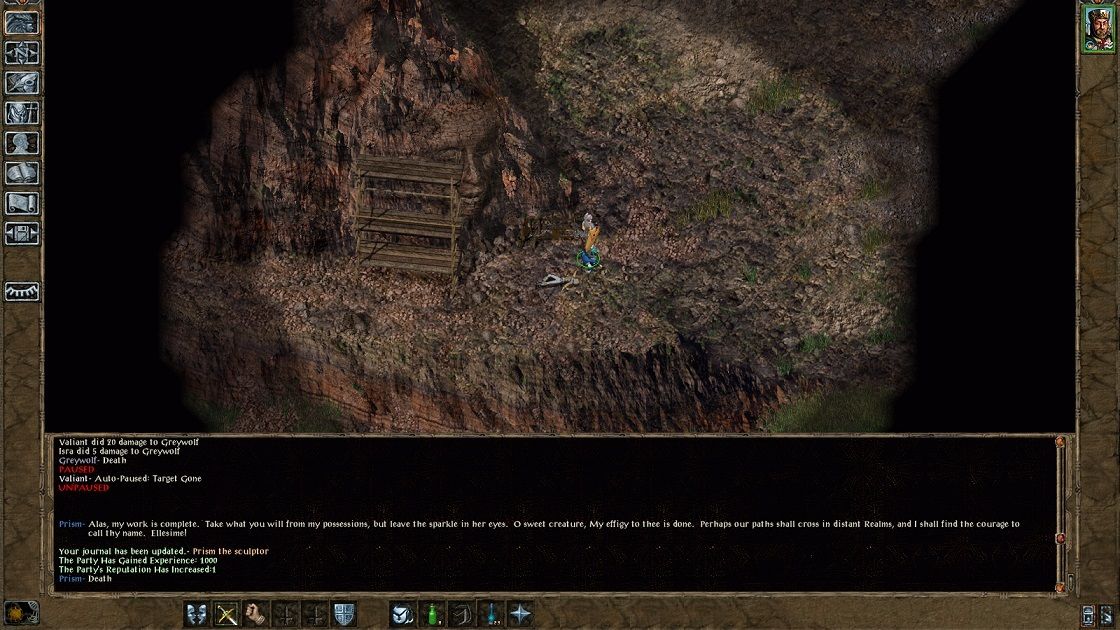1120x630 pixels.
Task: Open the character record bust icon
Action: 22,143
